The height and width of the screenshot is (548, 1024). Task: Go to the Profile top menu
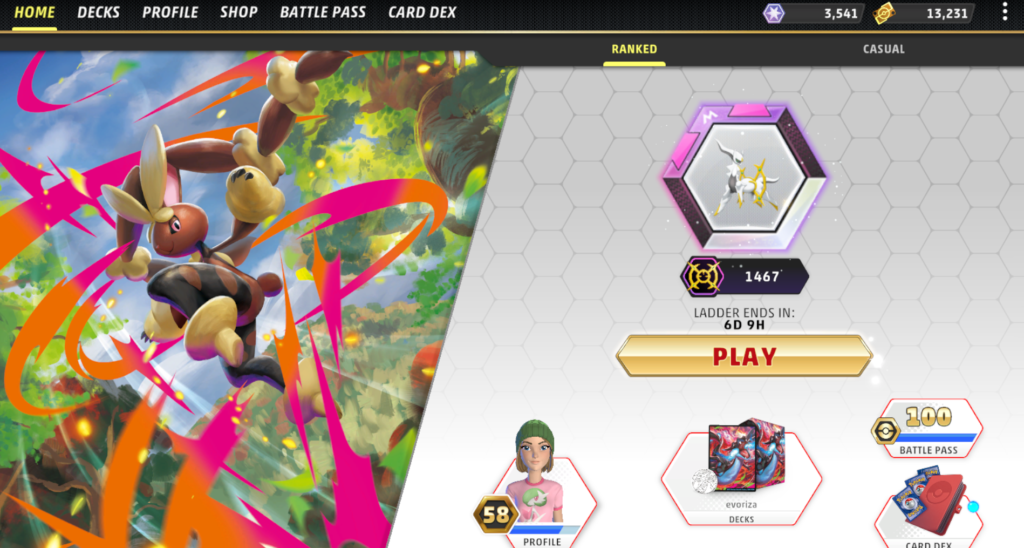170,13
